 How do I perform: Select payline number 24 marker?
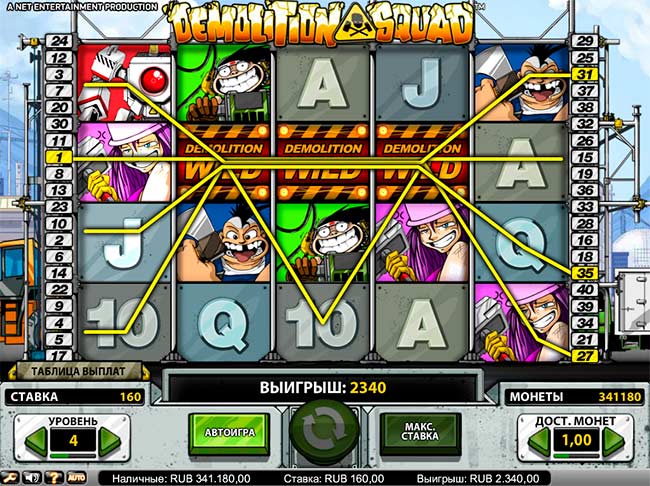59,41
